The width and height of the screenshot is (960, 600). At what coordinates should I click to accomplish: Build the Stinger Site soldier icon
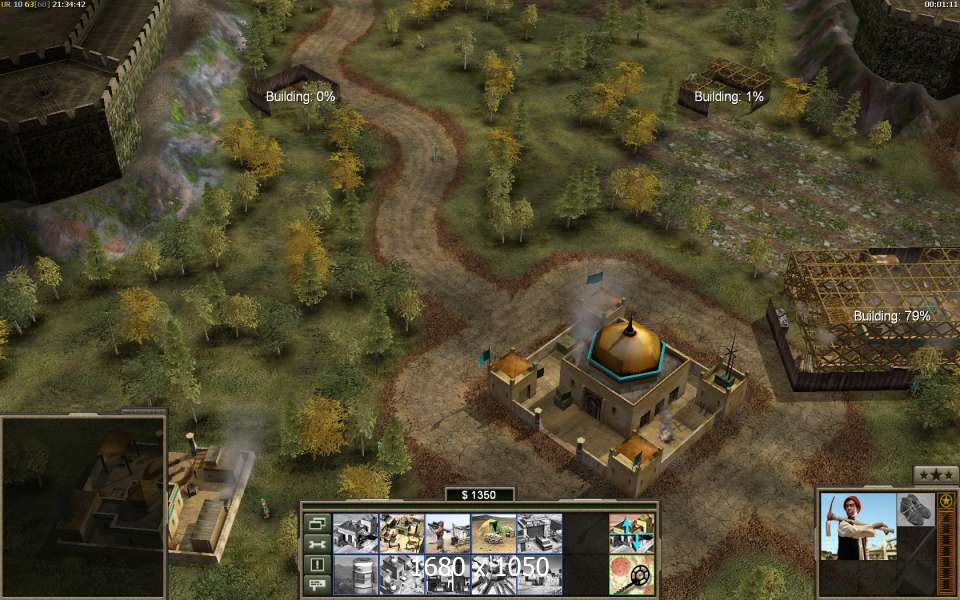(447, 533)
